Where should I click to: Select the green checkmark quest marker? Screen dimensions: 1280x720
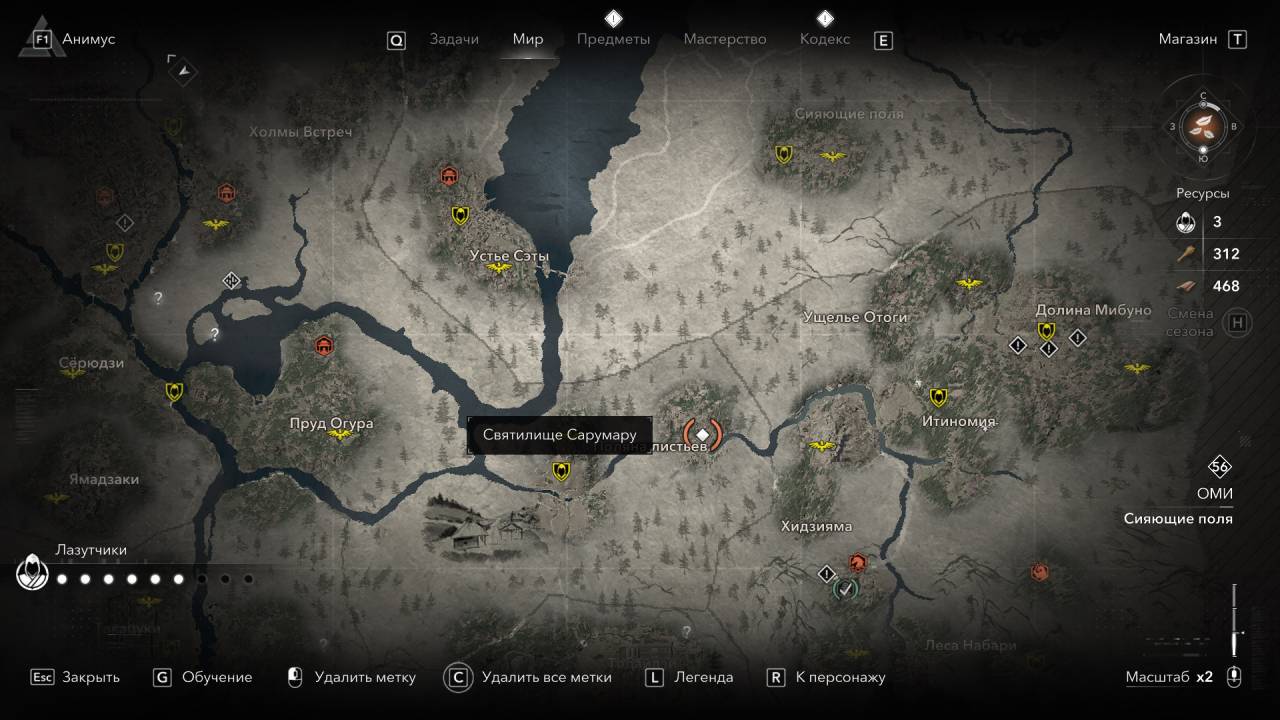pos(845,589)
